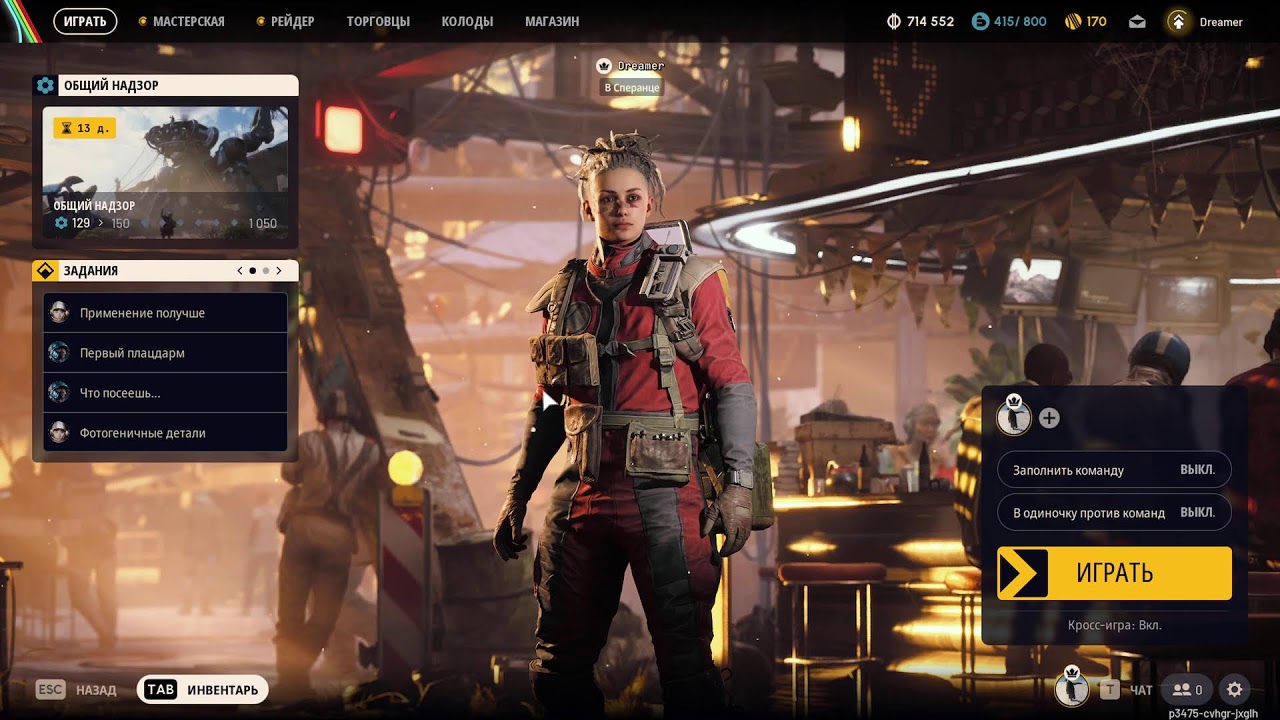Choose quest Фотогеничные детали

pos(165,433)
